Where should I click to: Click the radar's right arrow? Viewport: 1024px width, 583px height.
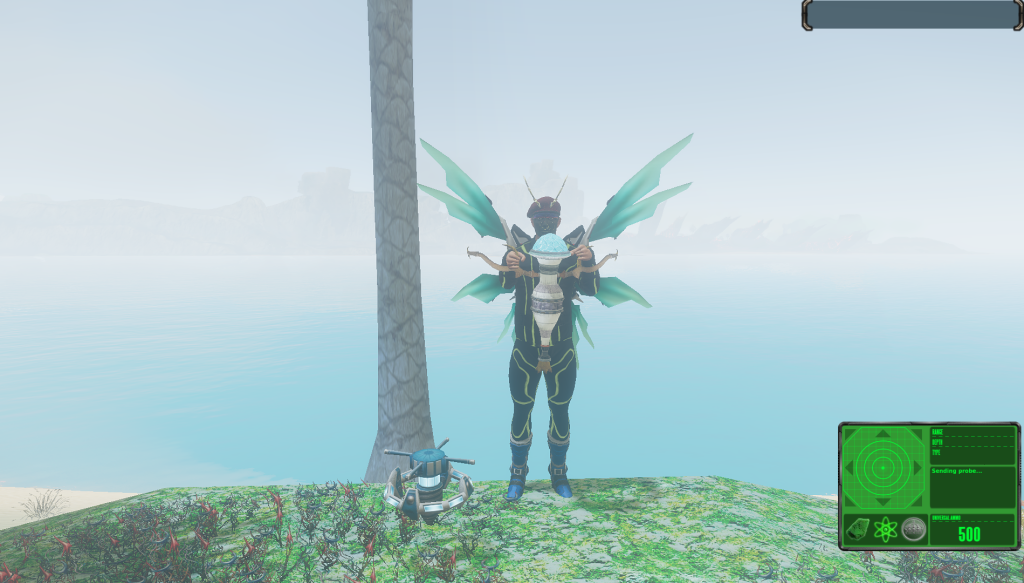tap(918, 467)
